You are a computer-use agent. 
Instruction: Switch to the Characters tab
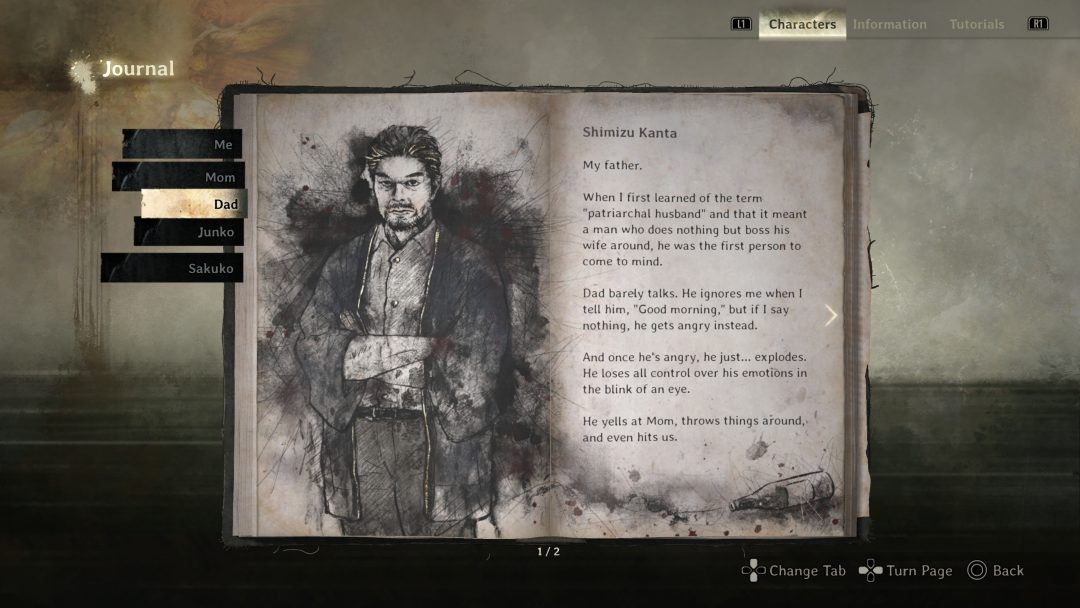coord(802,24)
